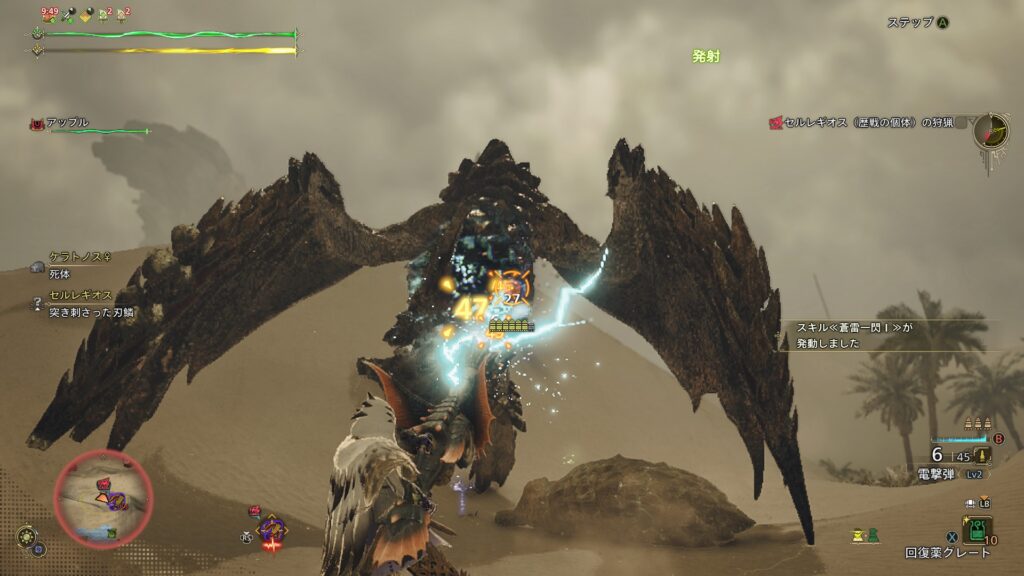Select the ケラトノス 死体 environment note
Screen dimensions: 1024x576
[x=72, y=264]
